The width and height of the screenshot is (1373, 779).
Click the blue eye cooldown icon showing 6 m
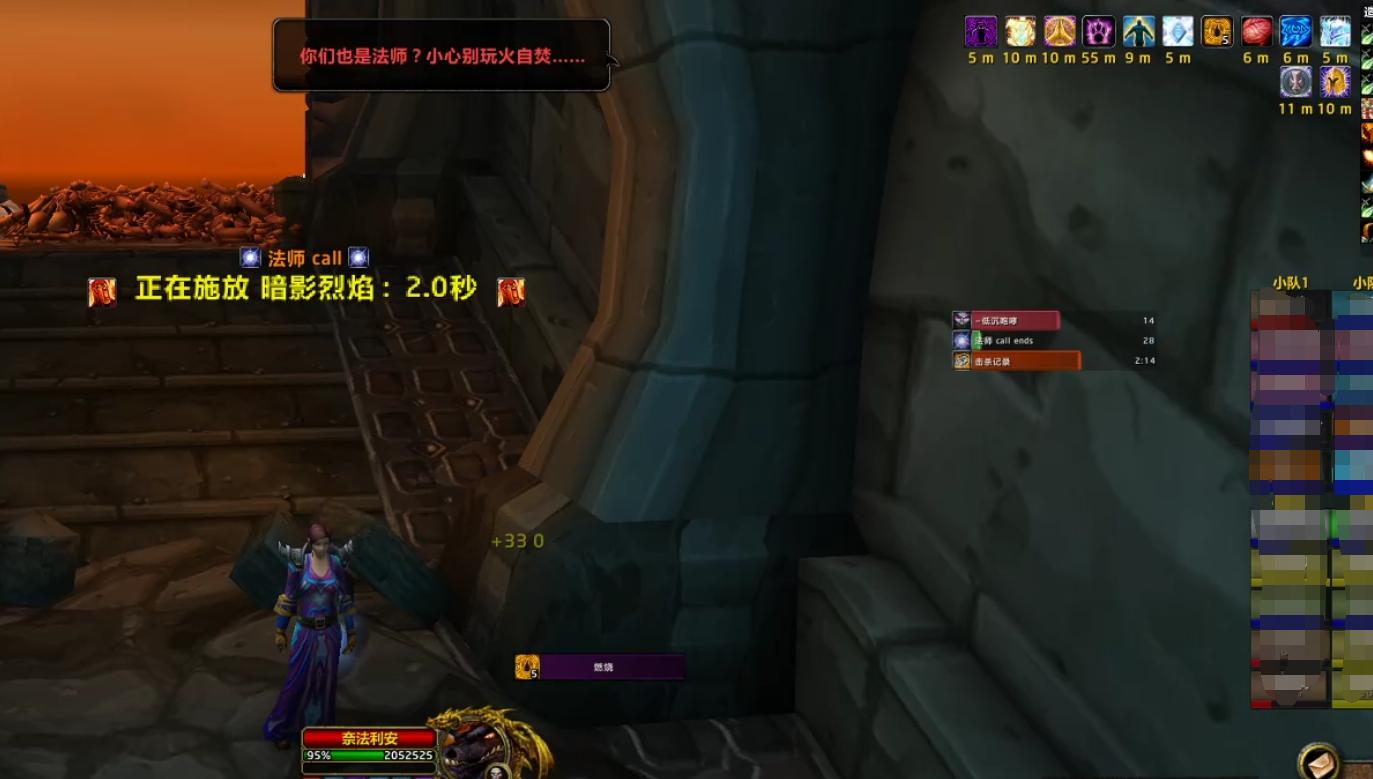[x=1296, y=32]
